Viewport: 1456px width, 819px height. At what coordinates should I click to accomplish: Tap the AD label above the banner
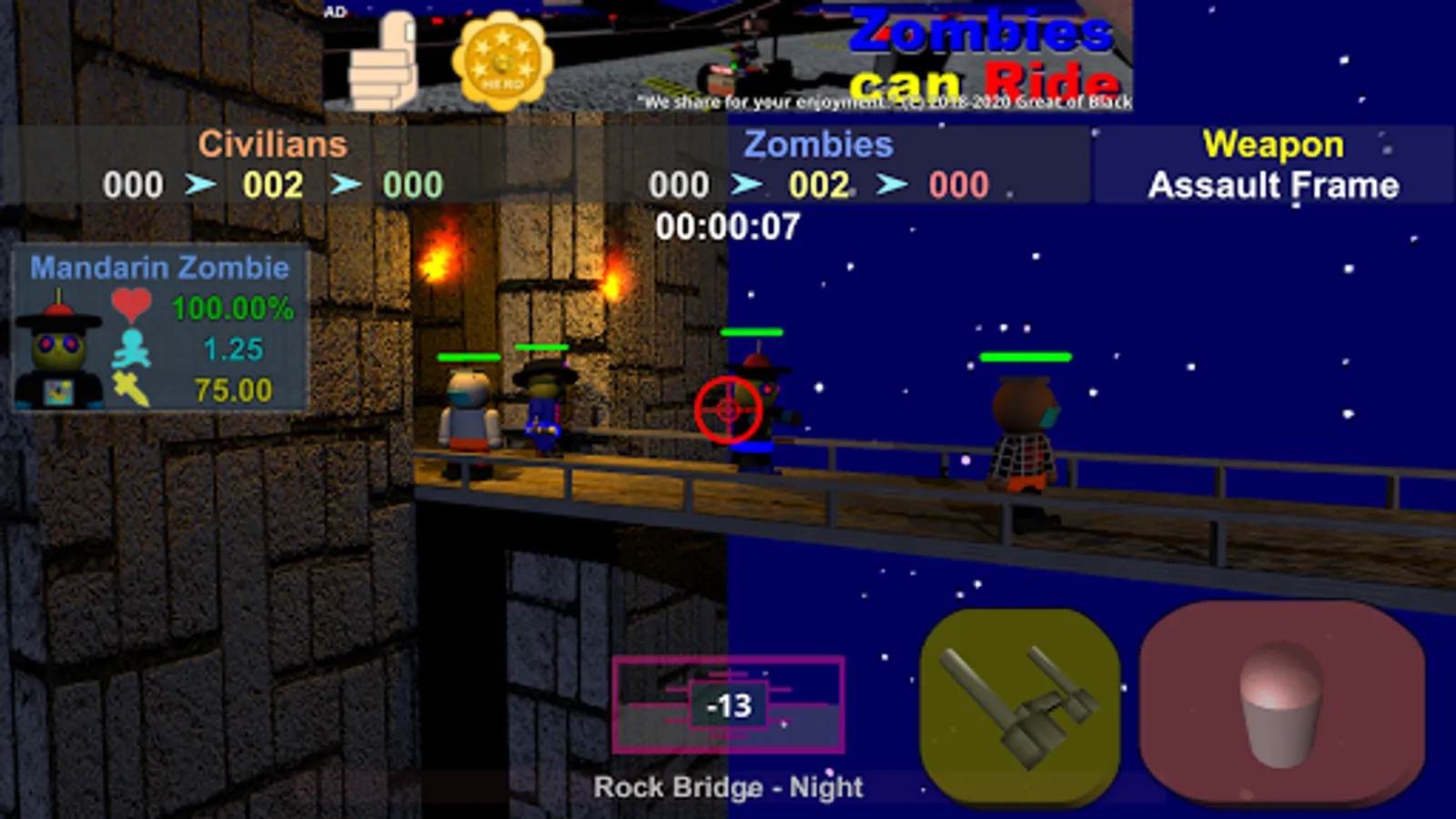333,11
